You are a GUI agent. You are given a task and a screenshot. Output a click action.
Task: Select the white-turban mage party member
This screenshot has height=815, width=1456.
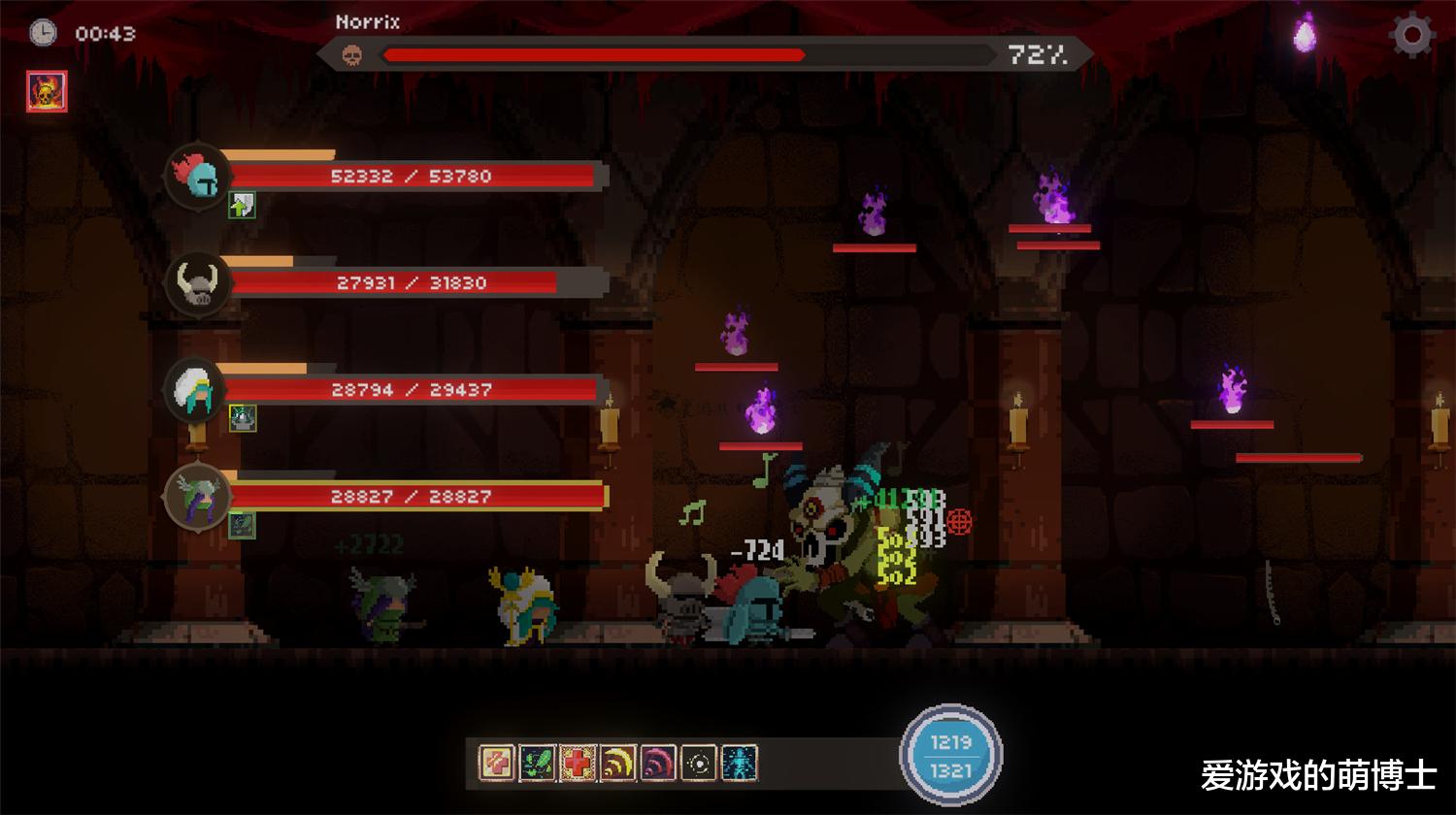click(x=199, y=389)
